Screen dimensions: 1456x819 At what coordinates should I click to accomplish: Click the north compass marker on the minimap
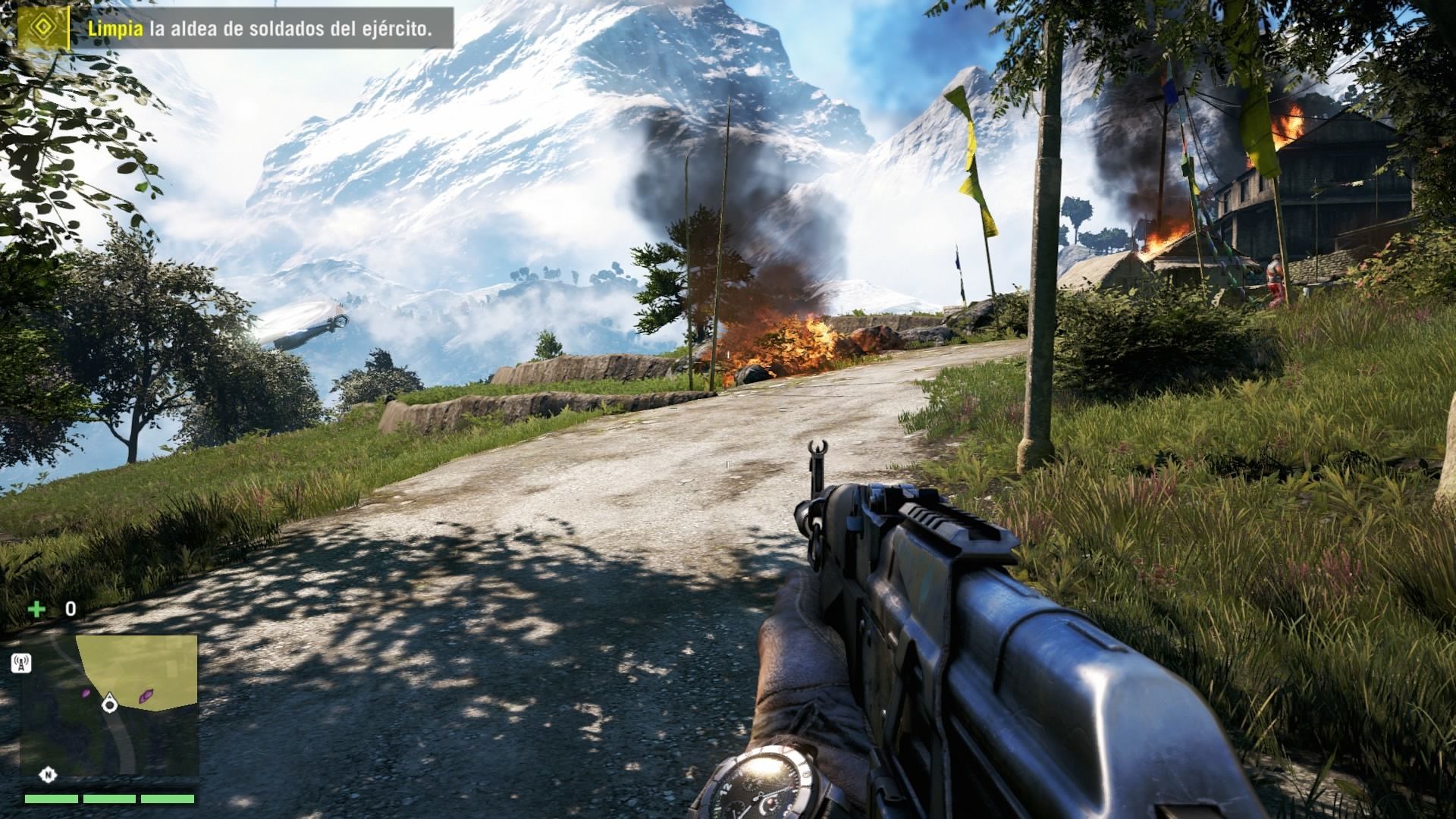49,774
